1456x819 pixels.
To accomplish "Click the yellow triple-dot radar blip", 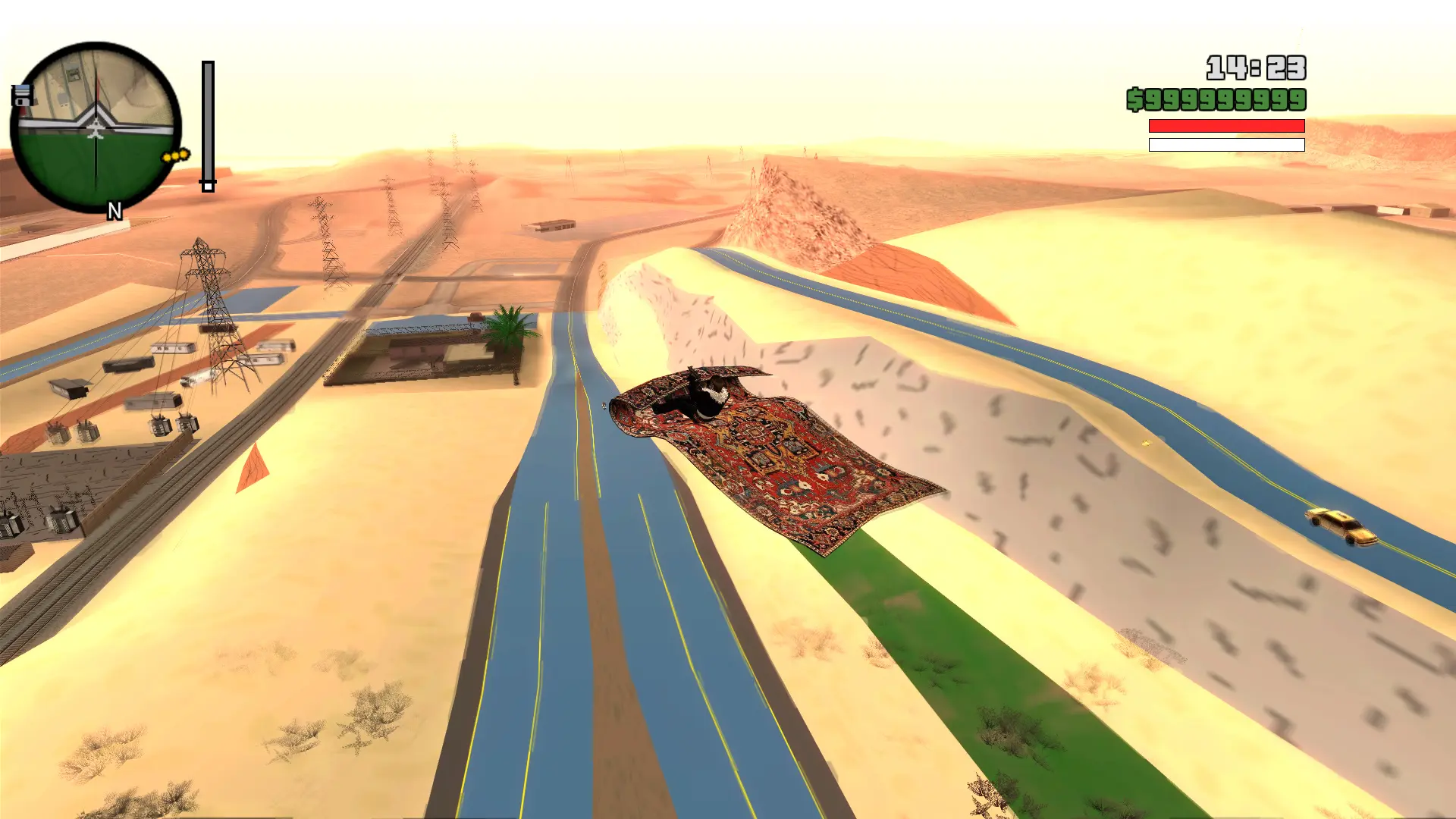I will [x=175, y=156].
